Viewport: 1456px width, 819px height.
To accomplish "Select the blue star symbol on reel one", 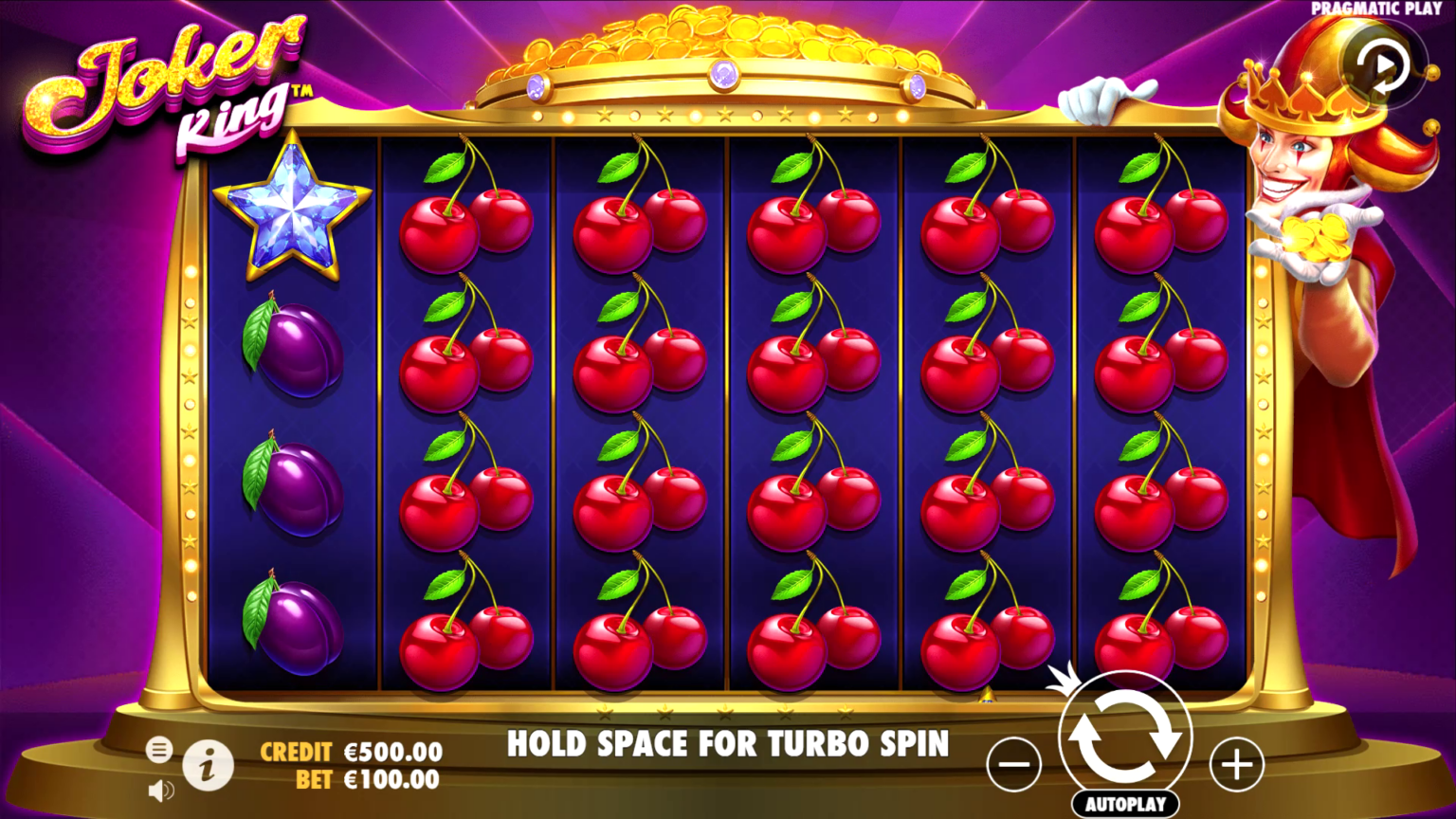I will tap(294, 213).
